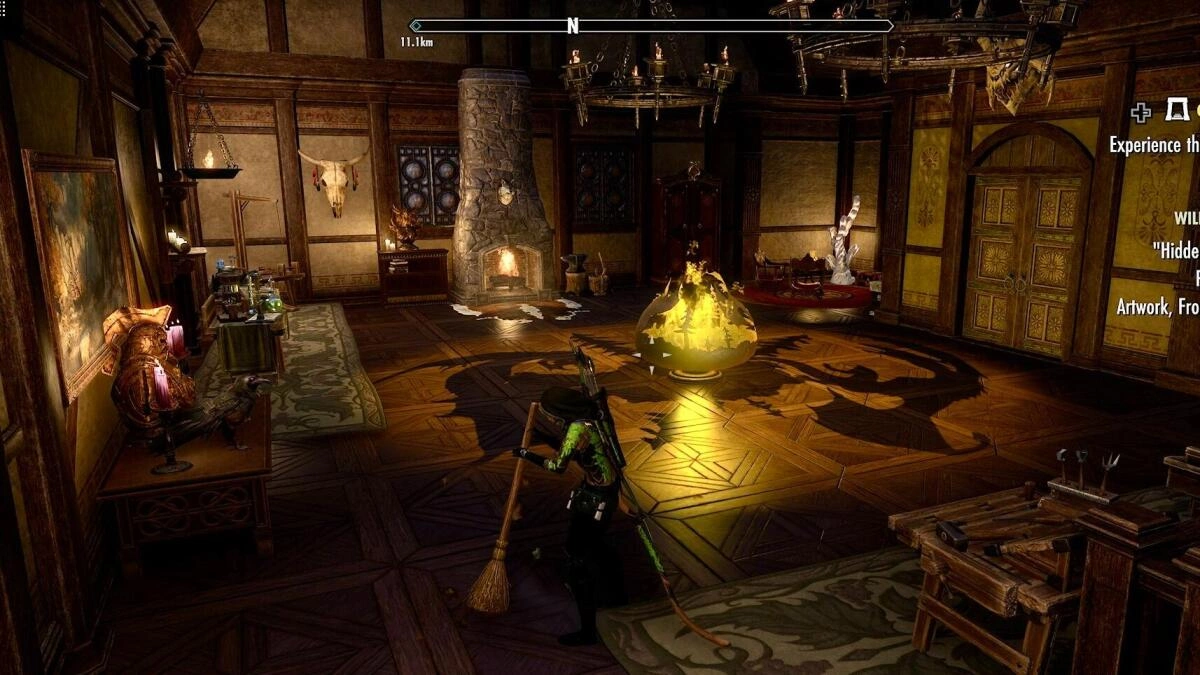Select the diamond waypoint pin on the compass

pyautogui.click(x=416, y=27)
